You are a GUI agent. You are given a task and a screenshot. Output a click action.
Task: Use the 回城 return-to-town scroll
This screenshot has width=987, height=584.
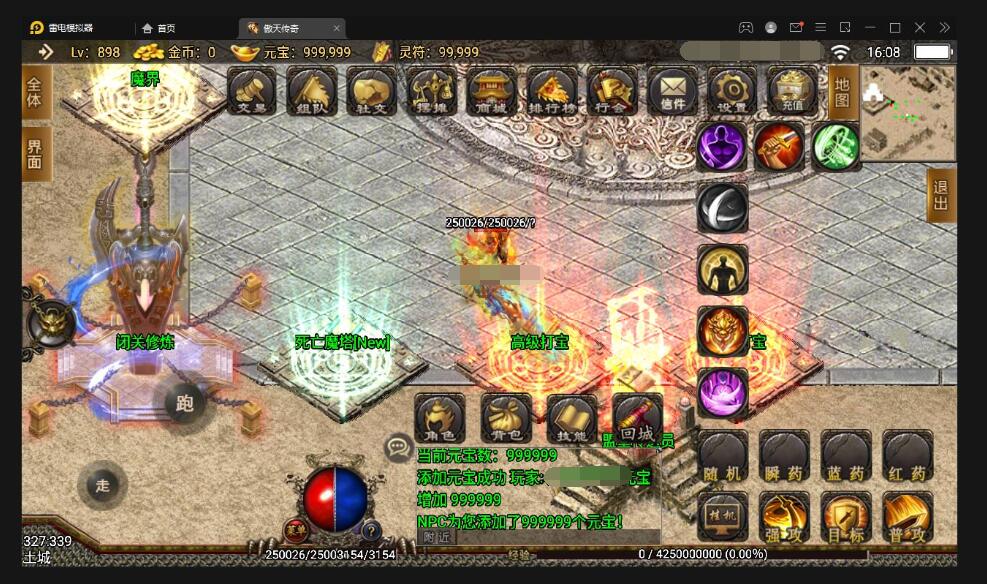click(637, 419)
